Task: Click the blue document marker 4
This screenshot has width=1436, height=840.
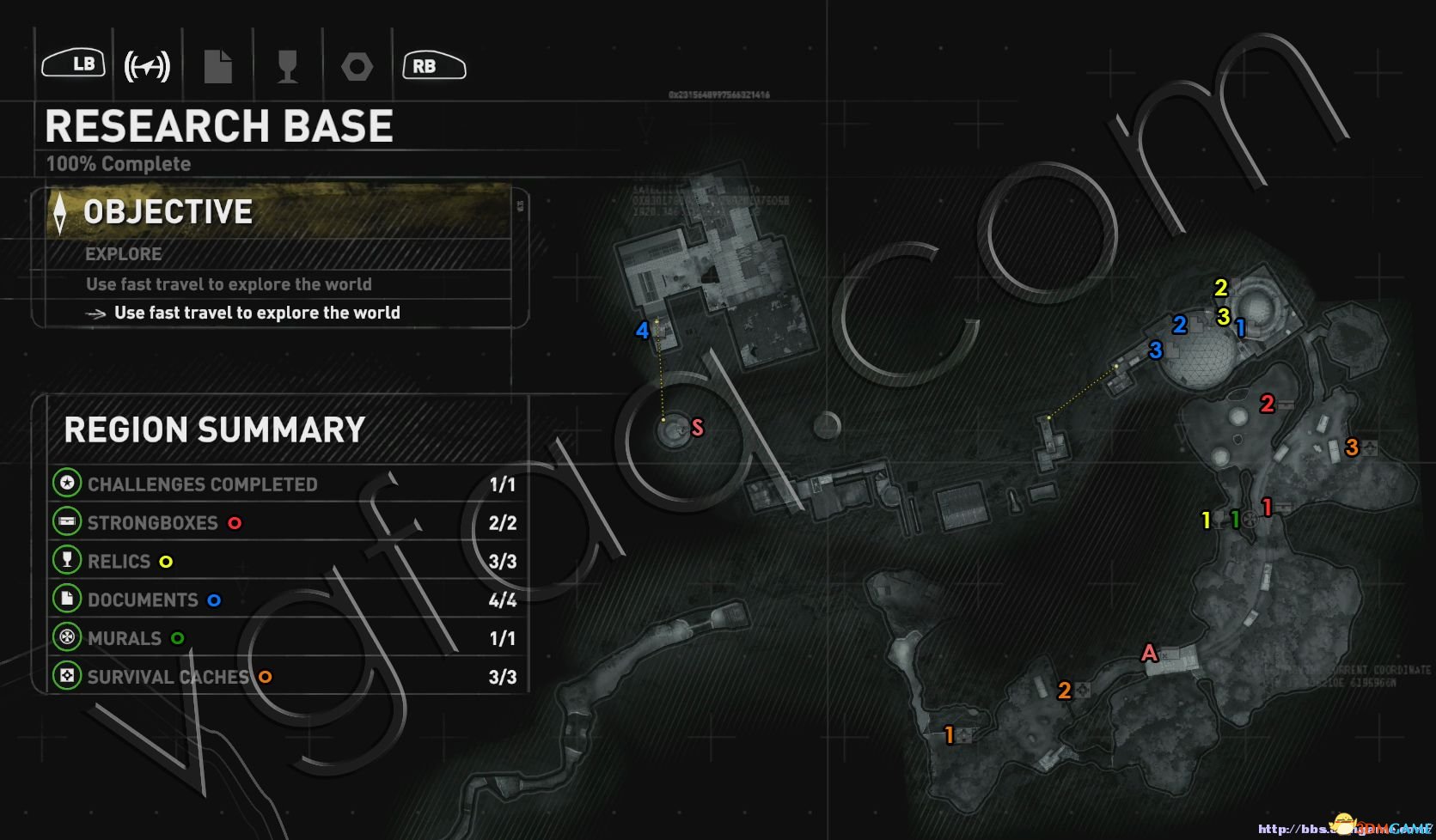Action: tap(642, 331)
